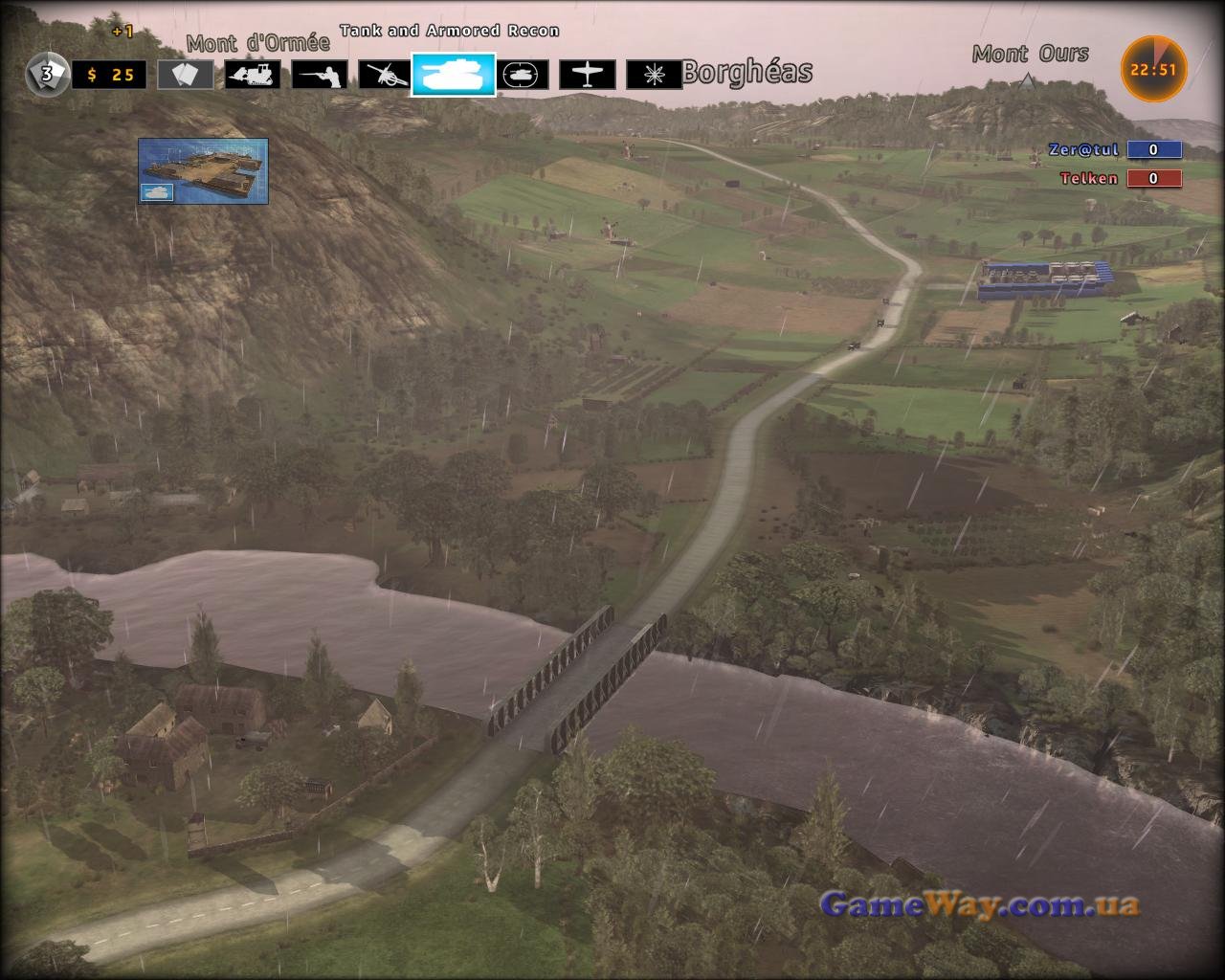Open the targeted tank anti-tank category
Screen dimensions: 1225x980
(522, 75)
